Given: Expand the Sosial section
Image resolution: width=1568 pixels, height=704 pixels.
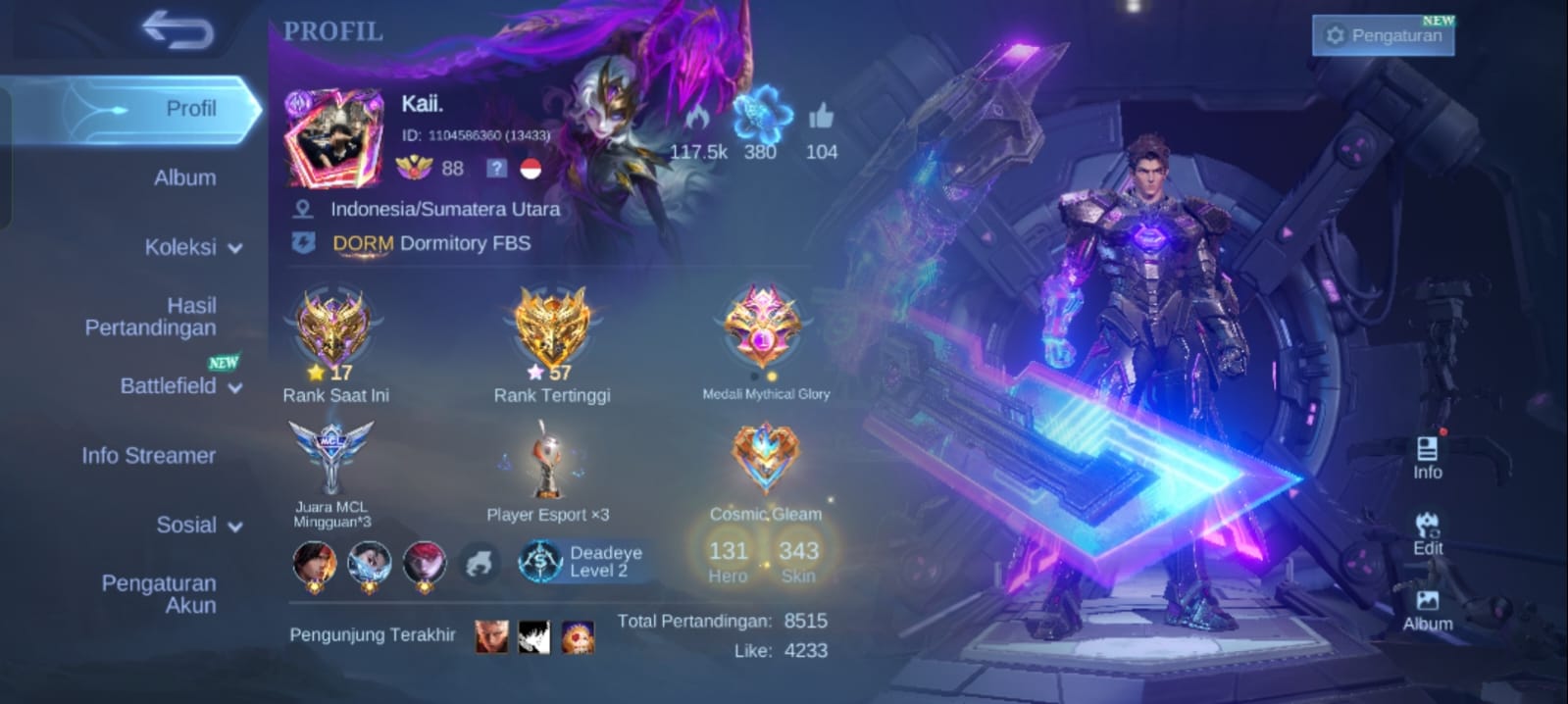Looking at the screenshot, I should pos(199,525).
